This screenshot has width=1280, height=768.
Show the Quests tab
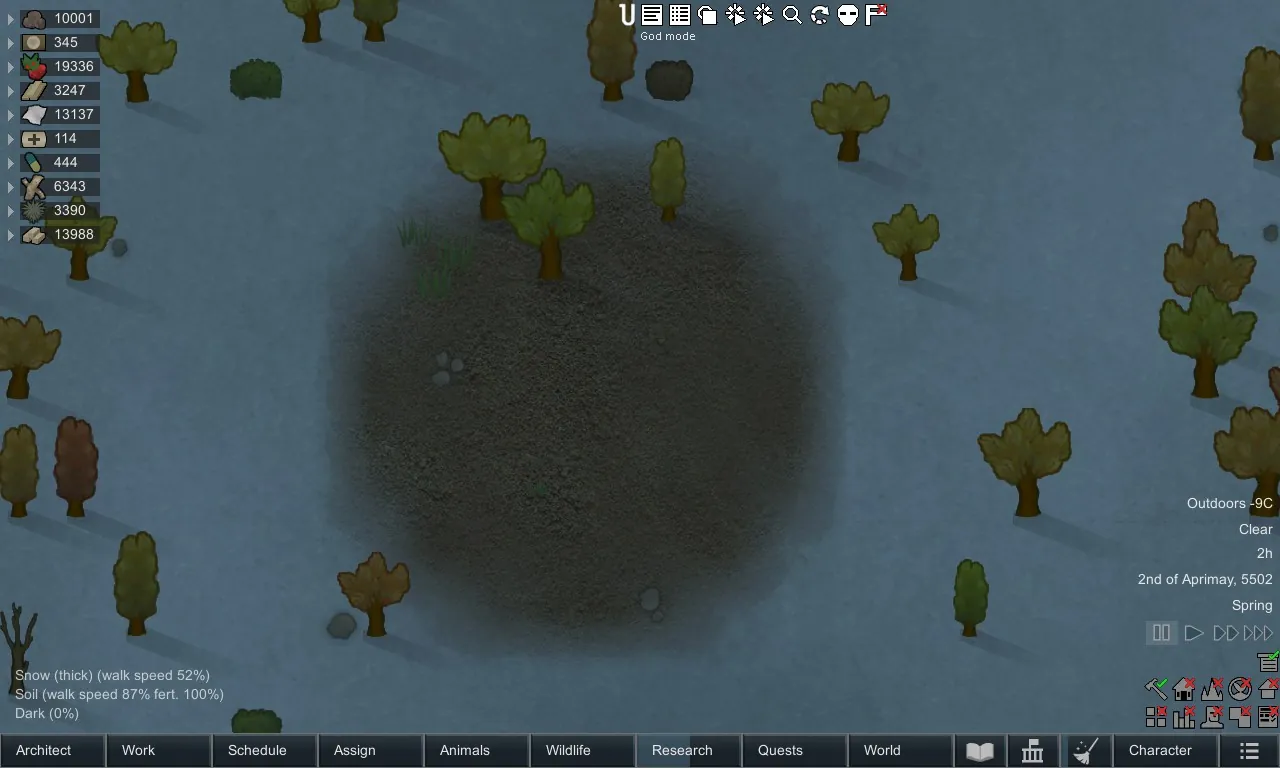[794, 750]
